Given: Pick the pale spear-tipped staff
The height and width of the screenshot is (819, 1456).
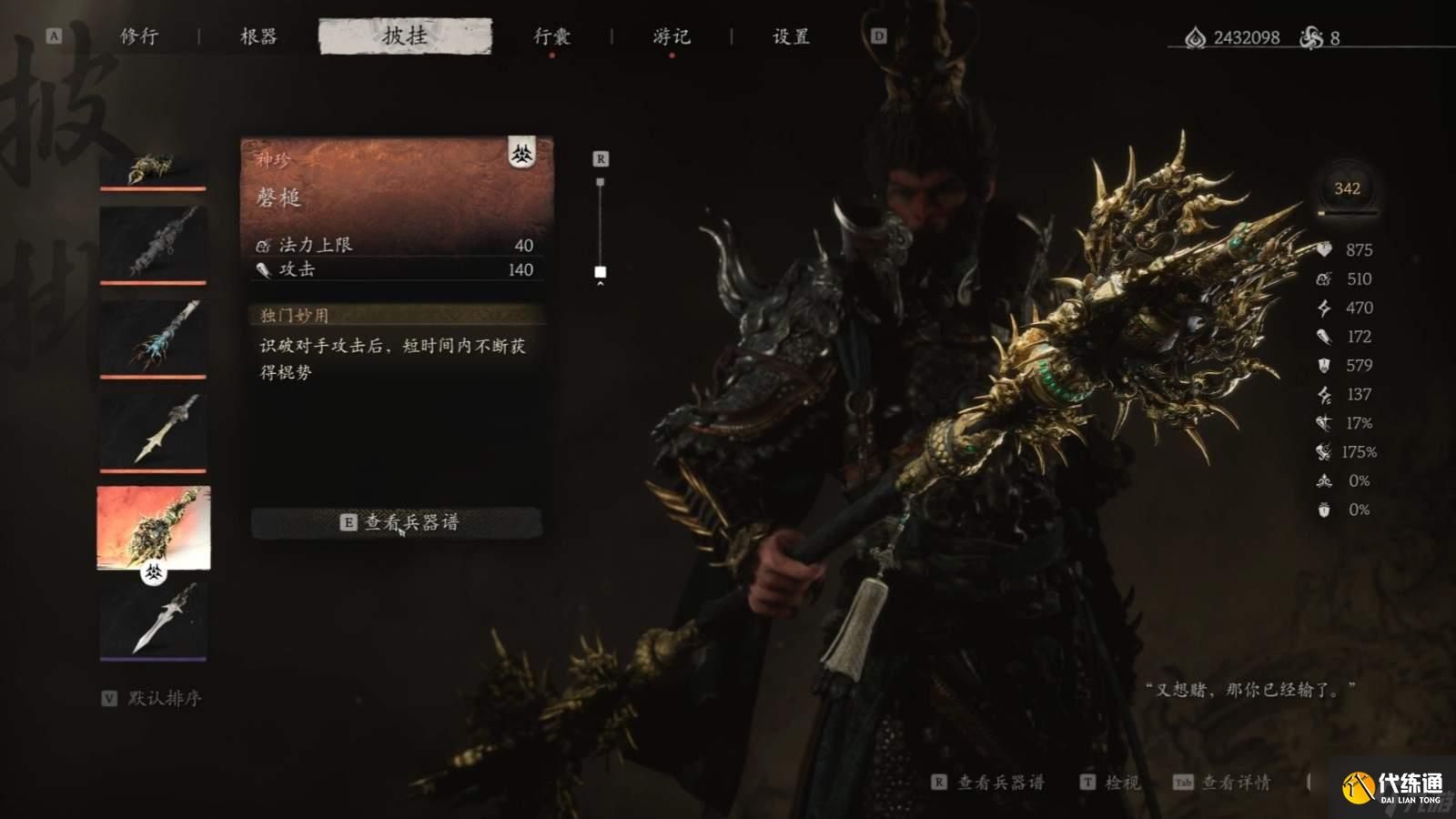Looking at the screenshot, I should (153, 430).
